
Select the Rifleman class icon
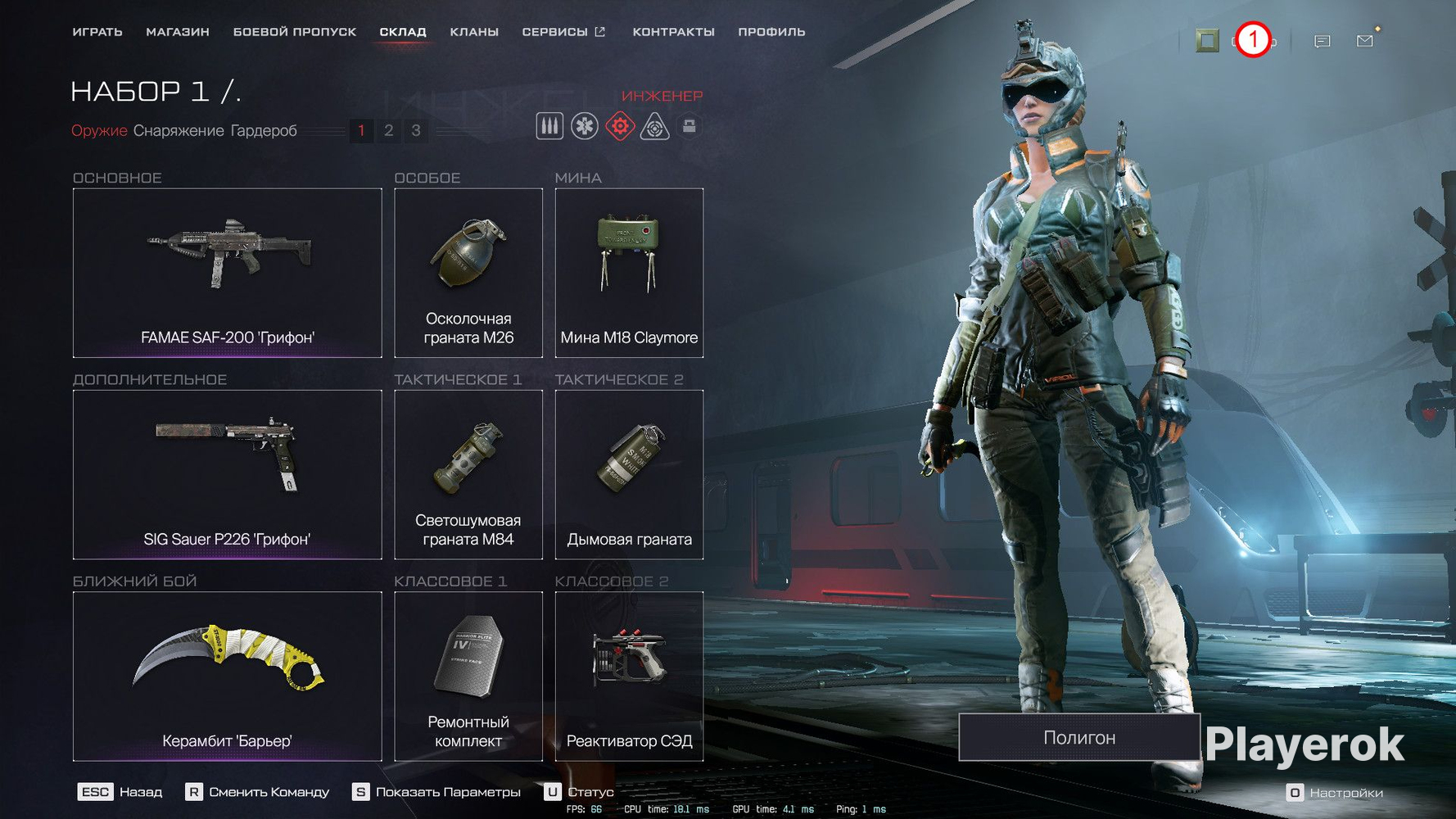pyautogui.click(x=549, y=125)
